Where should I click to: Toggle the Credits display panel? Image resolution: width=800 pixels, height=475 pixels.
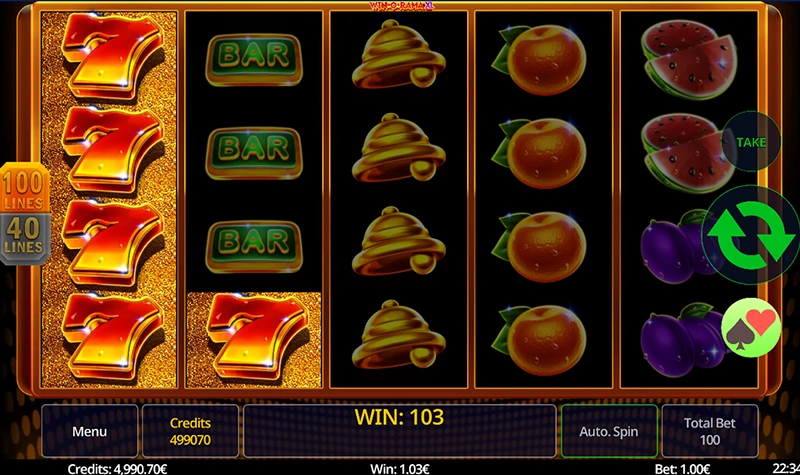pos(190,432)
